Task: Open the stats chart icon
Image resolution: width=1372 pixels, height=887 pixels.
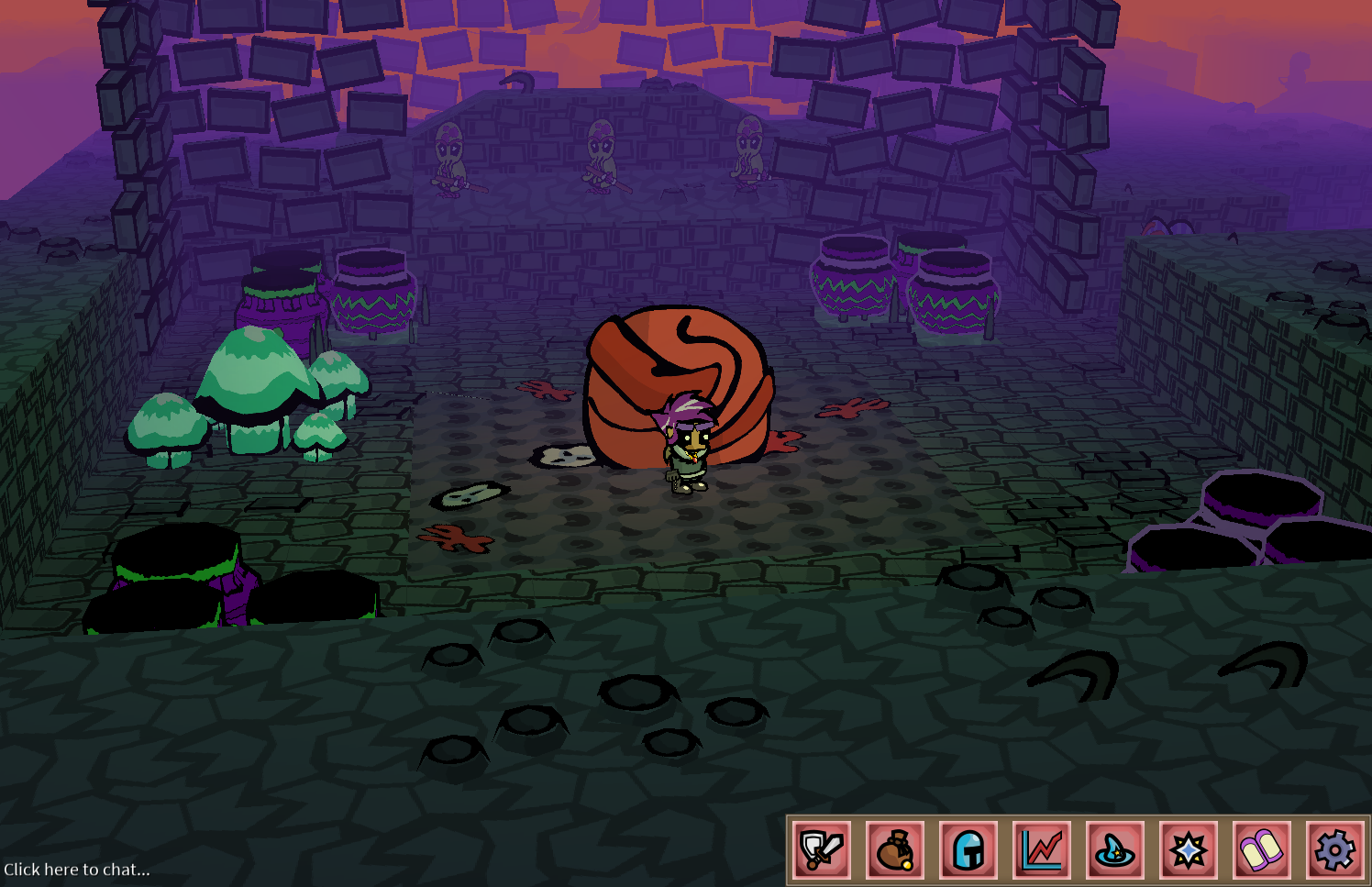Action: tap(1042, 848)
